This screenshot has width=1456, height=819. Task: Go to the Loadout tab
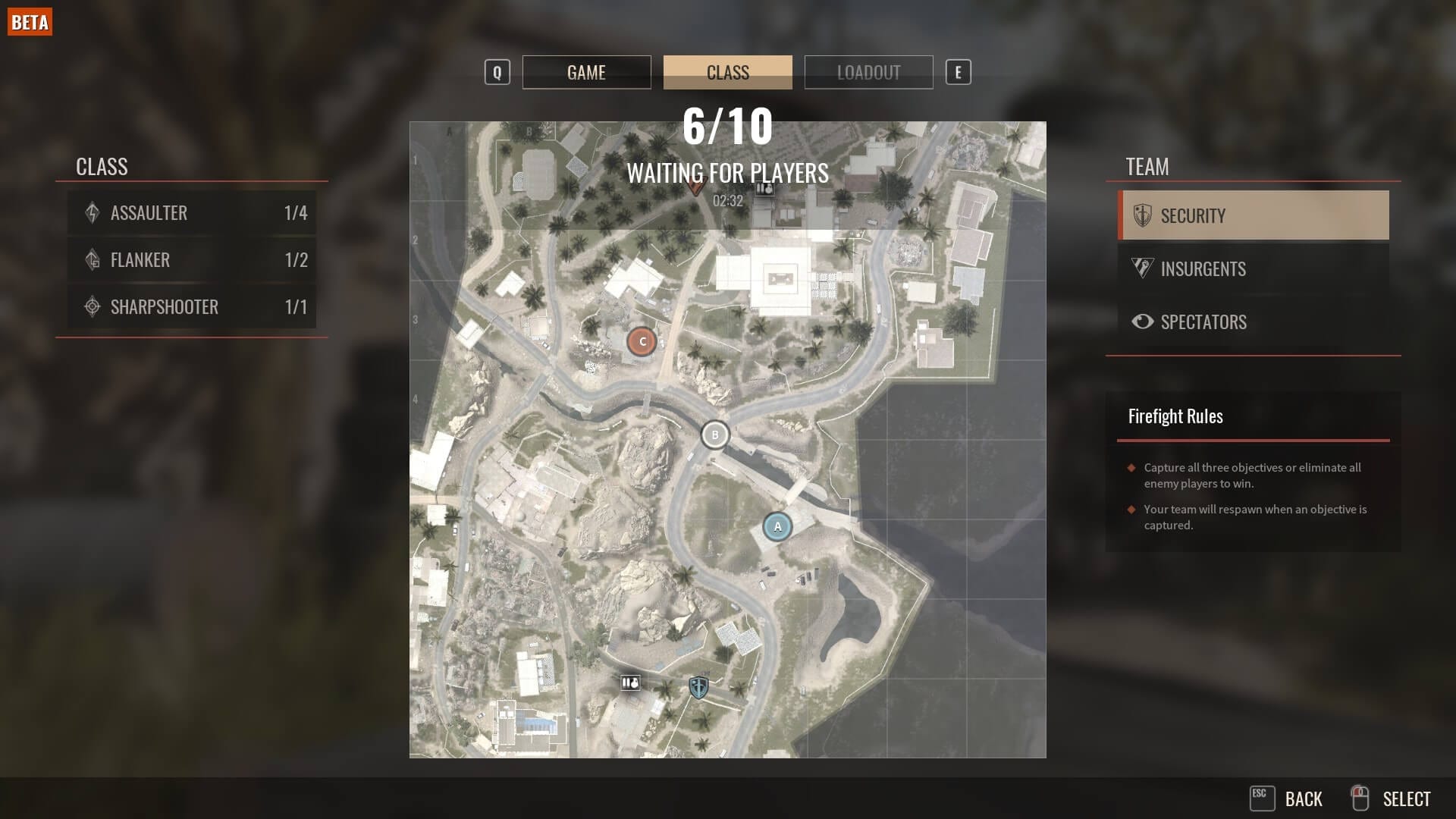pyautogui.click(x=868, y=72)
